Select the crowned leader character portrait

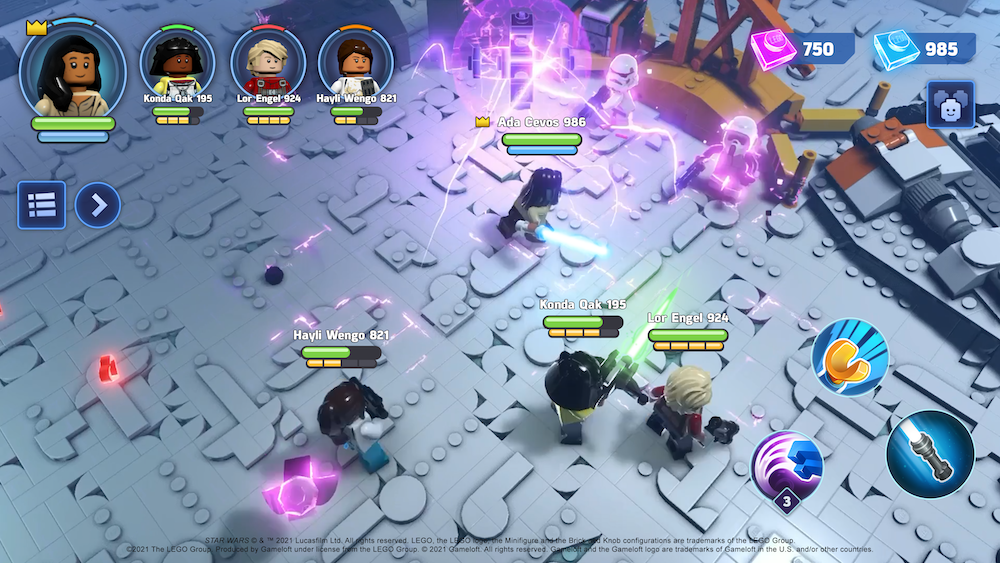(x=72, y=68)
